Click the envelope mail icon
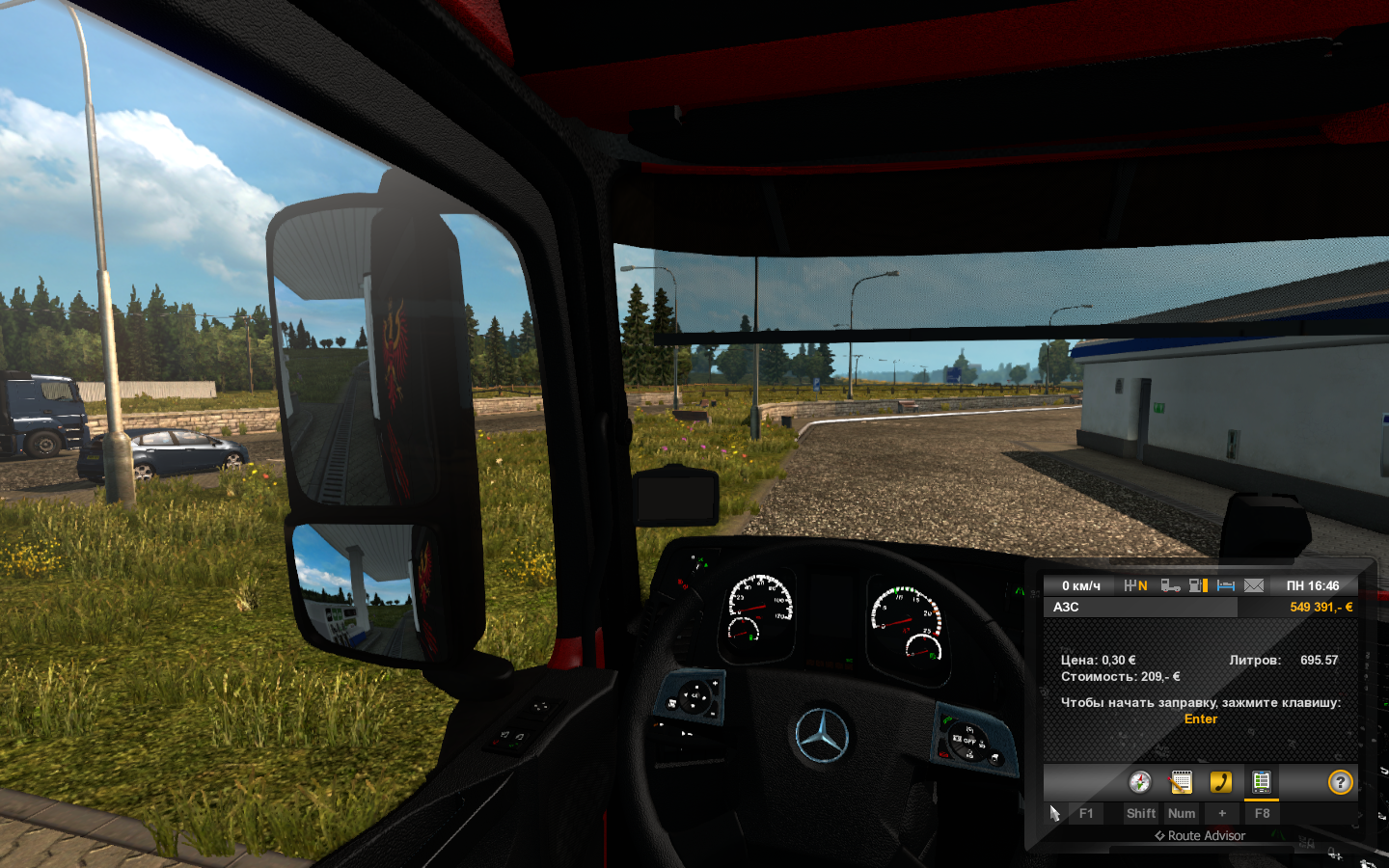1389x868 pixels. pyautogui.click(x=1254, y=585)
